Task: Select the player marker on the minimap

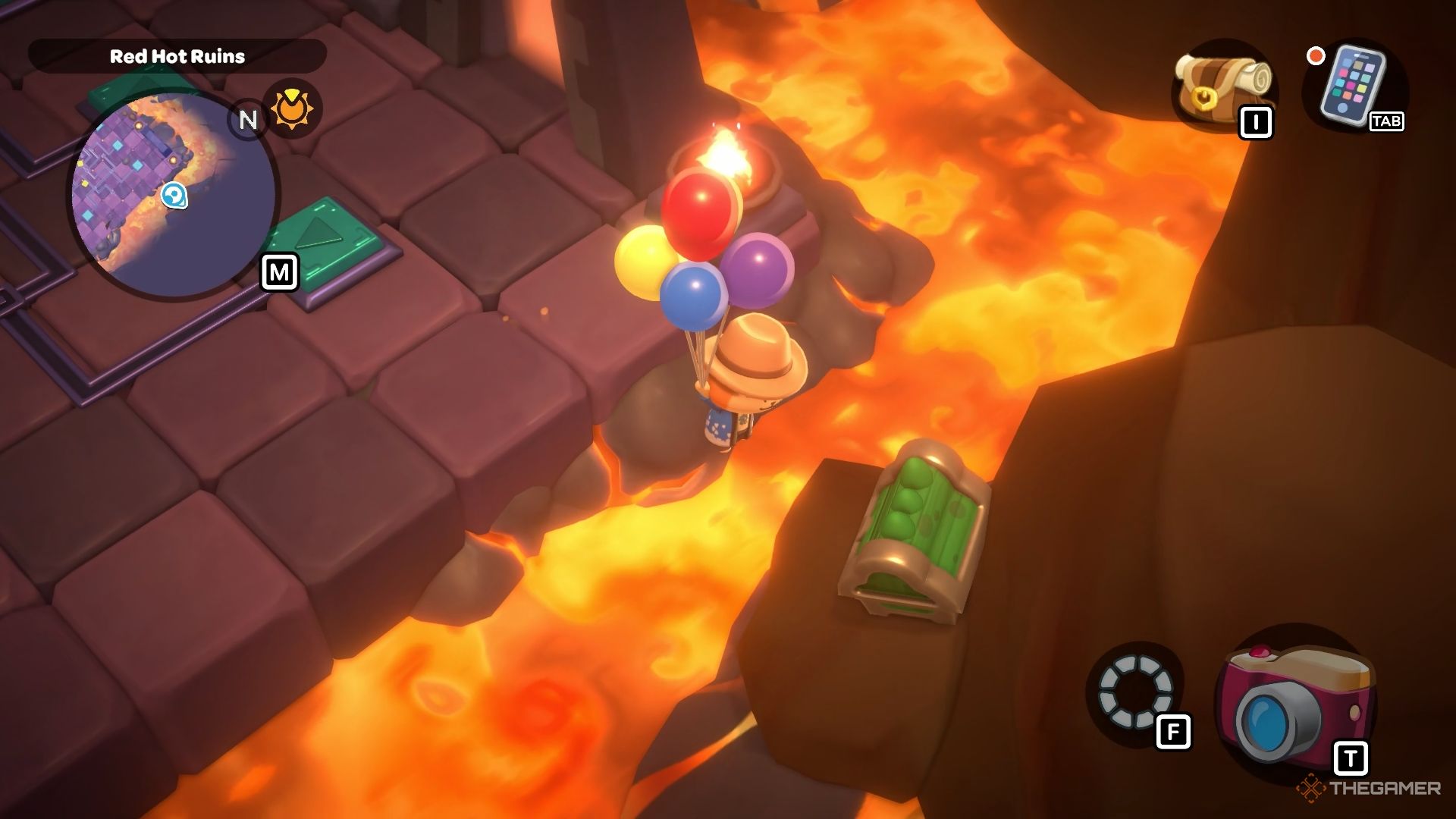Action: (x=174, y=195)
